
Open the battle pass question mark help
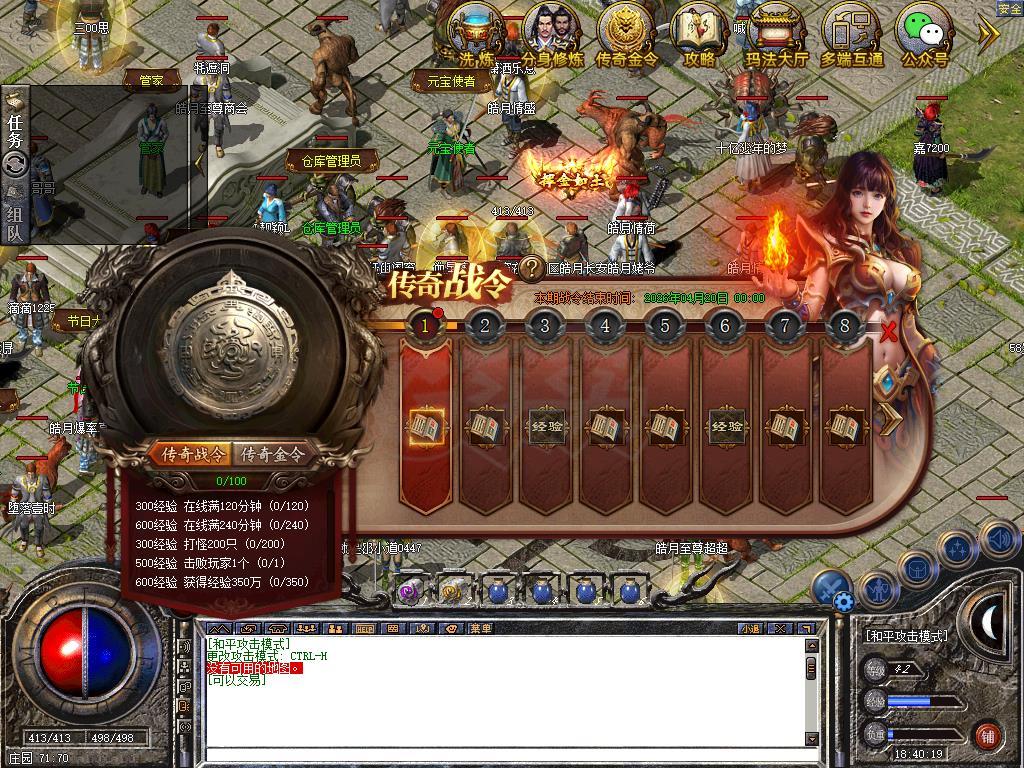tap(532, 268)
